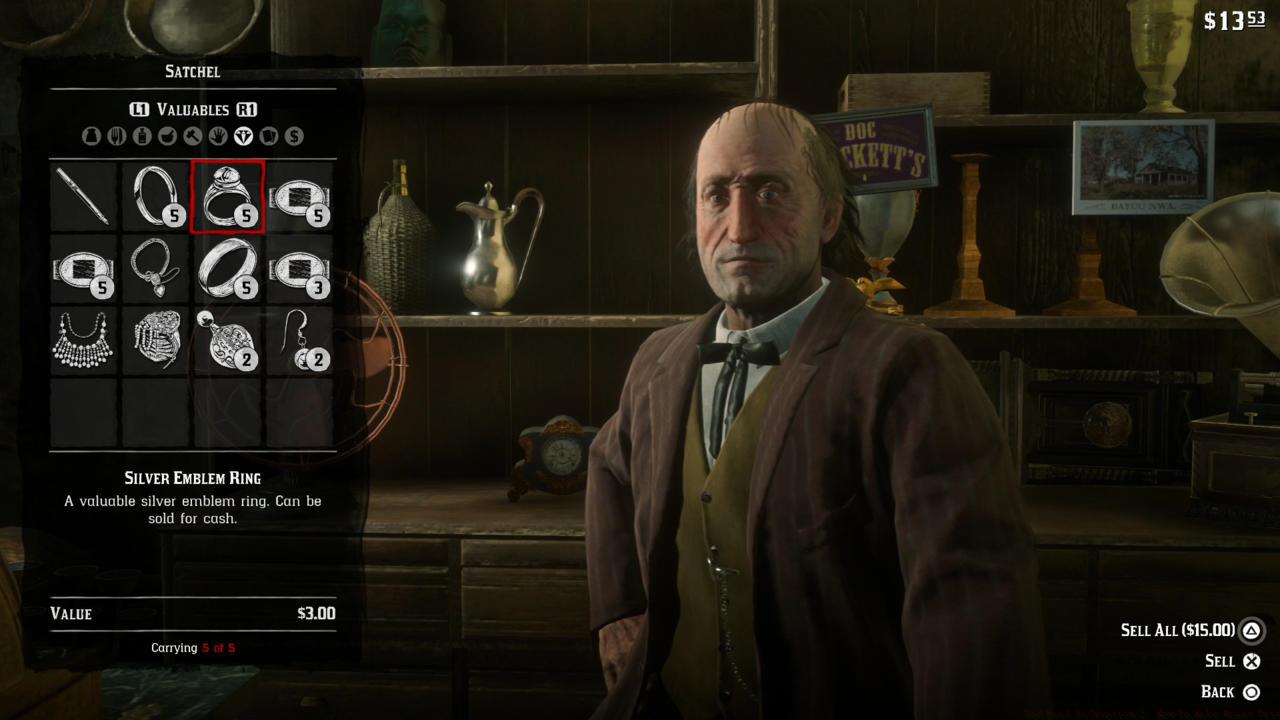
Task: Select the diamond Valuables category icon
Action: click(x=243, y=136)
